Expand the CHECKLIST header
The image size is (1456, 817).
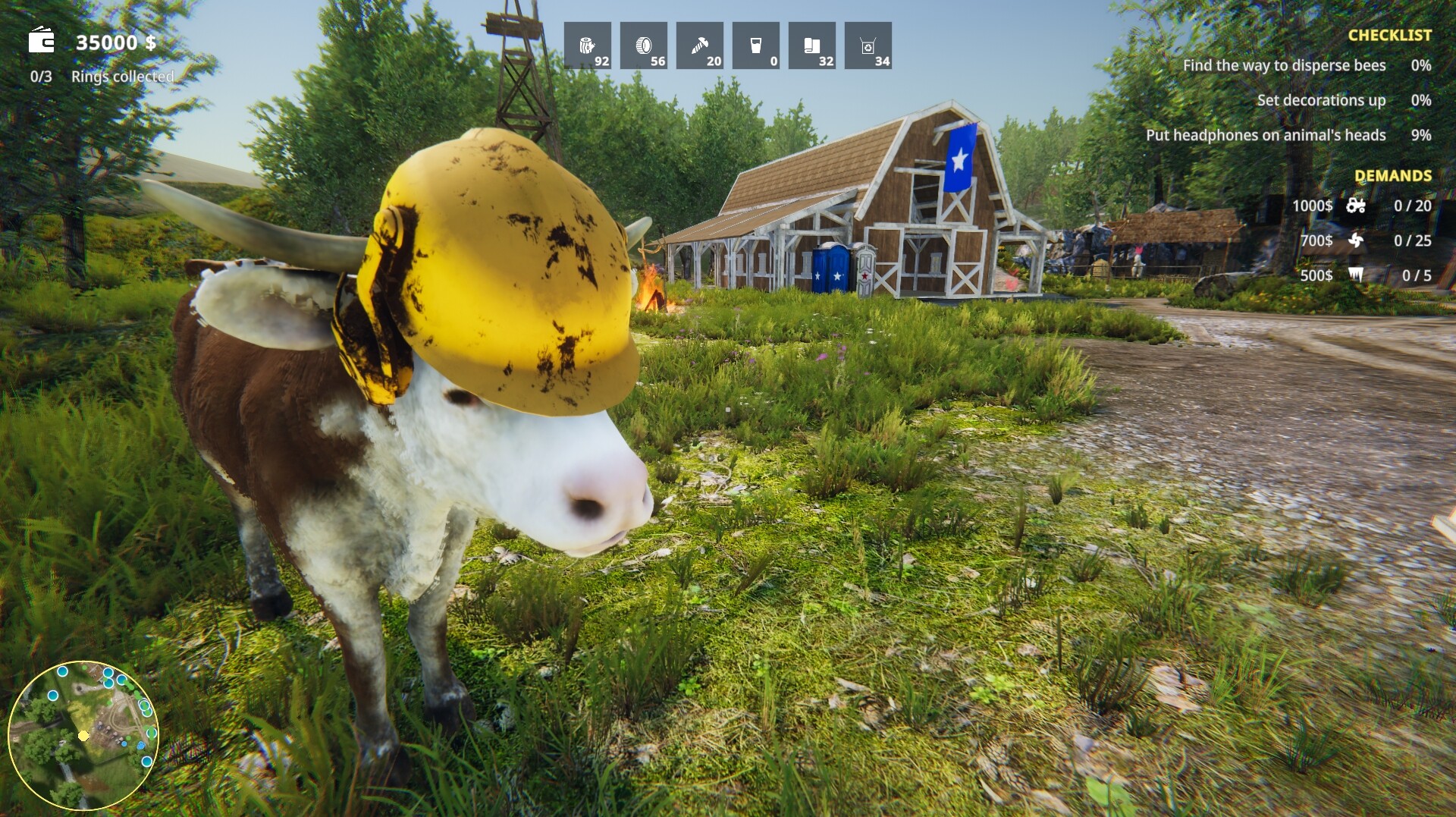pos(1390,34)
